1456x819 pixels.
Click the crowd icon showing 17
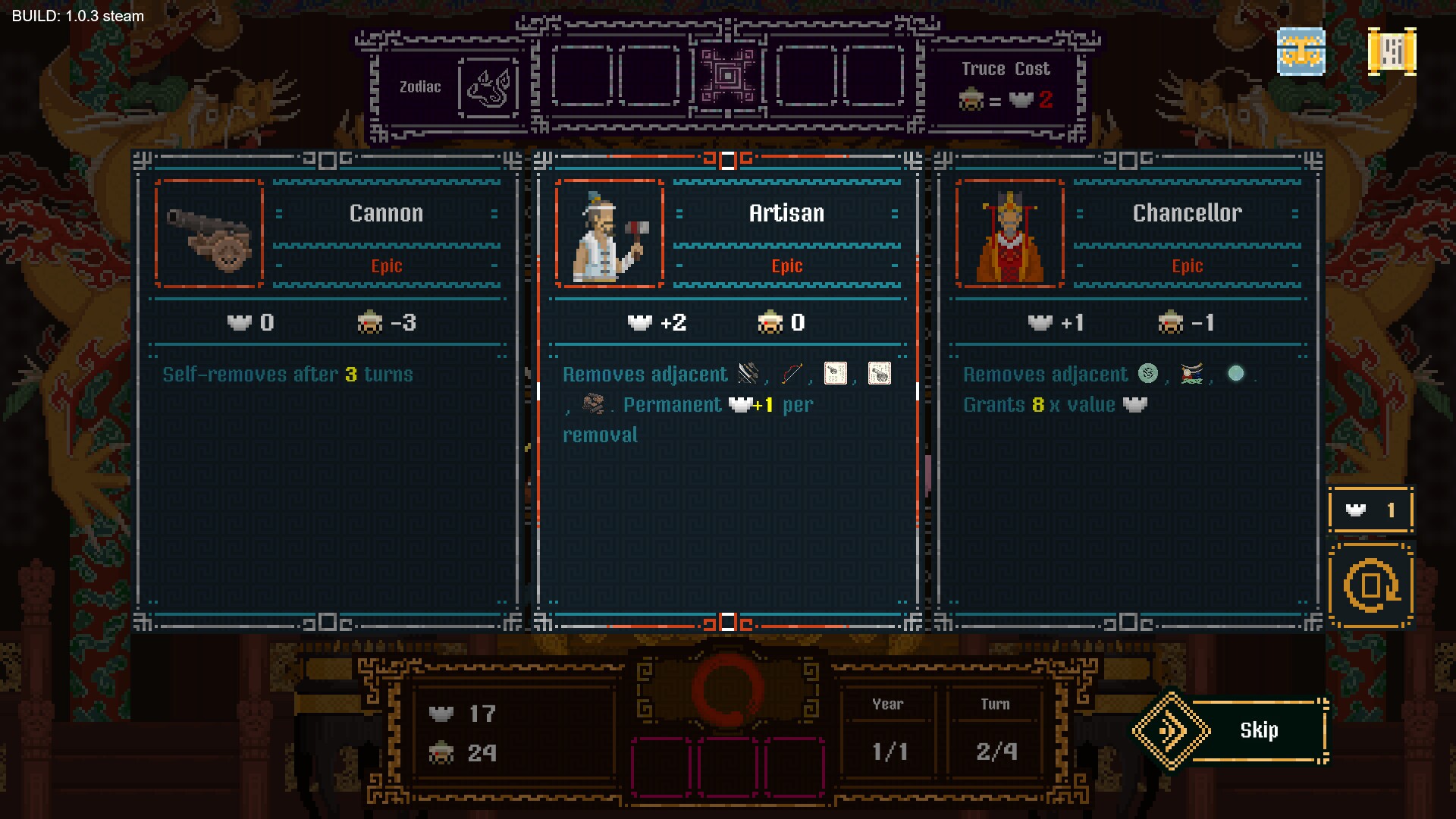(x=442, y=714)
